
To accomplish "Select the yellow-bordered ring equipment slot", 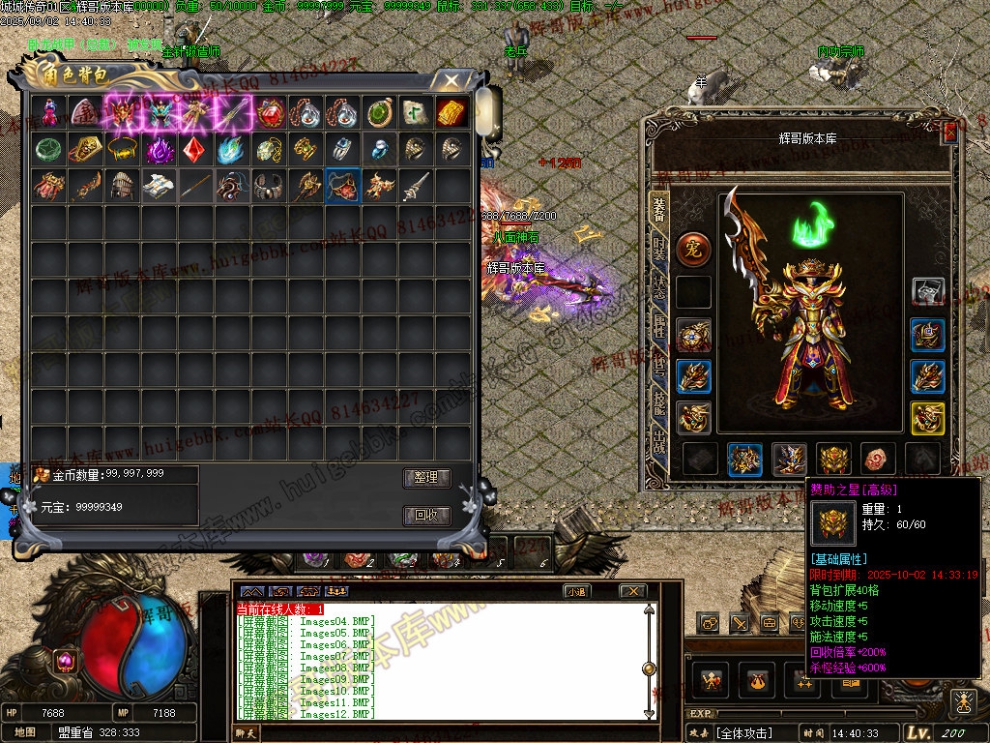I will point(928,417).
